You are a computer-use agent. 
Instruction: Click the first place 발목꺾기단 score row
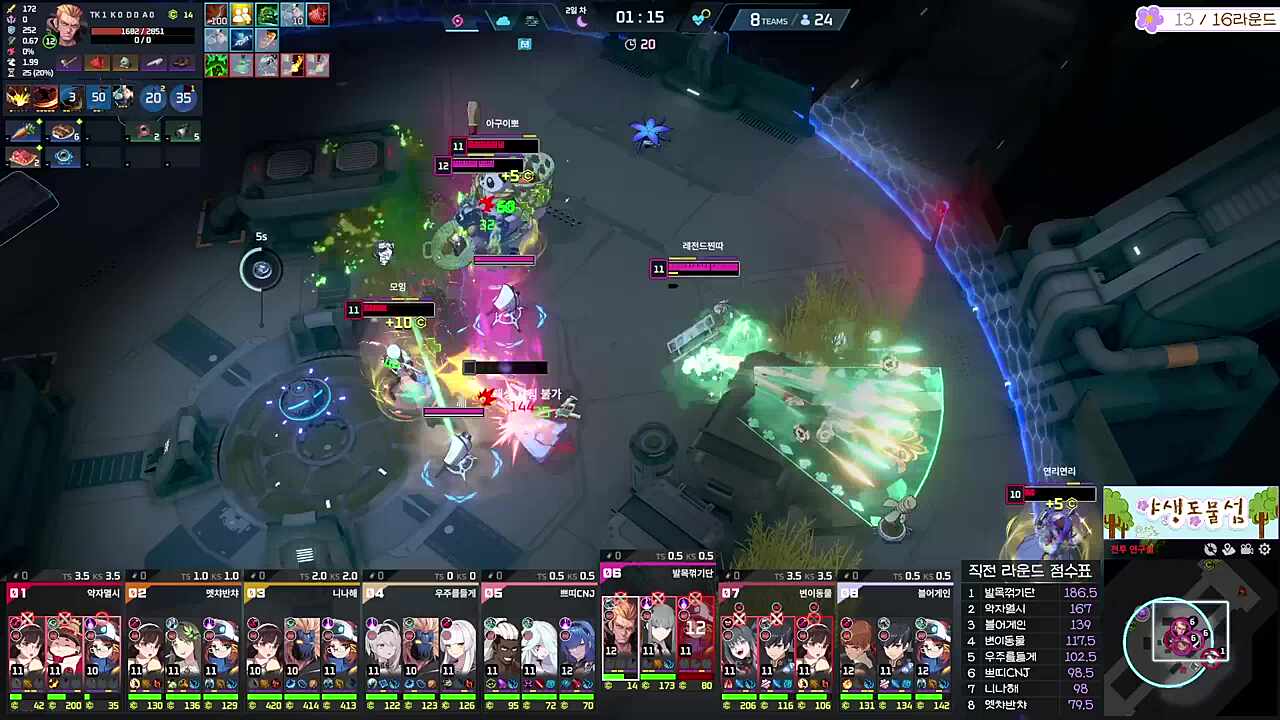pyautogui.click(x=1030, y=593)
